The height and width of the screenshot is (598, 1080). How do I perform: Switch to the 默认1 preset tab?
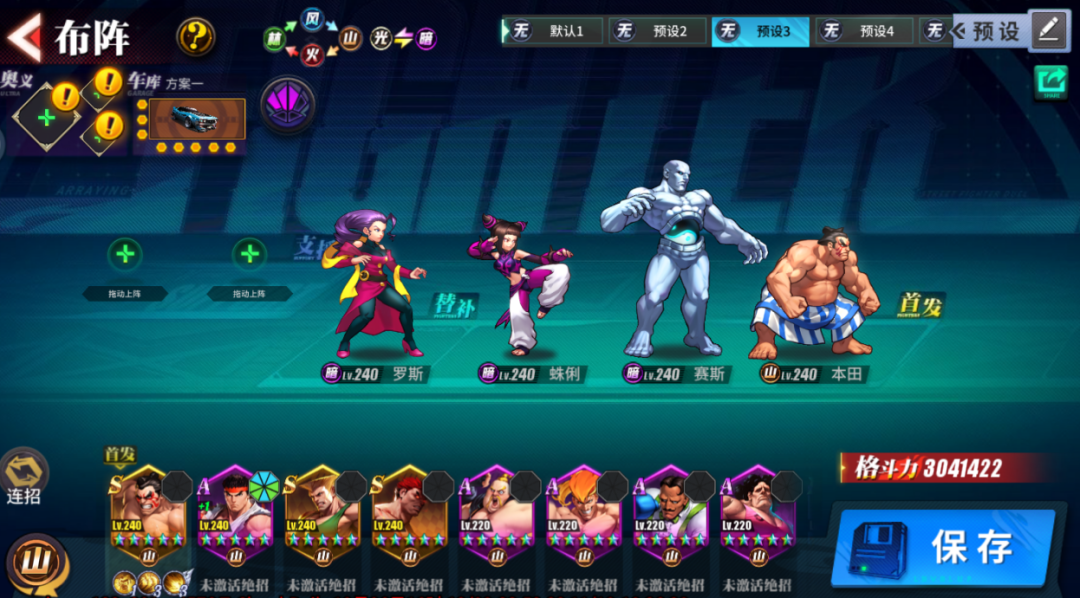tap(554, 31)
